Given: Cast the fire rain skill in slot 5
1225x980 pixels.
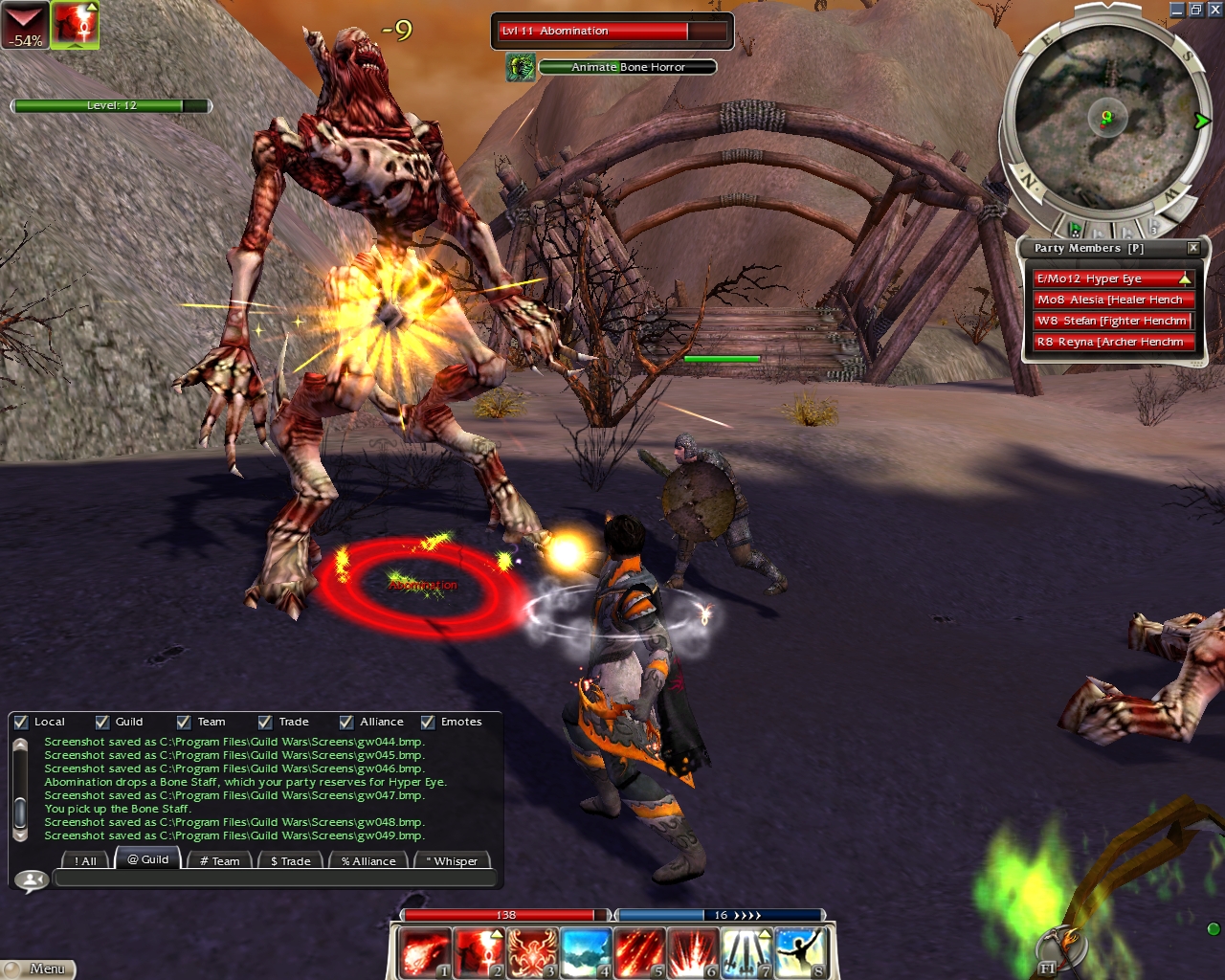Looking at the screenshot, I should coord(638,953).
